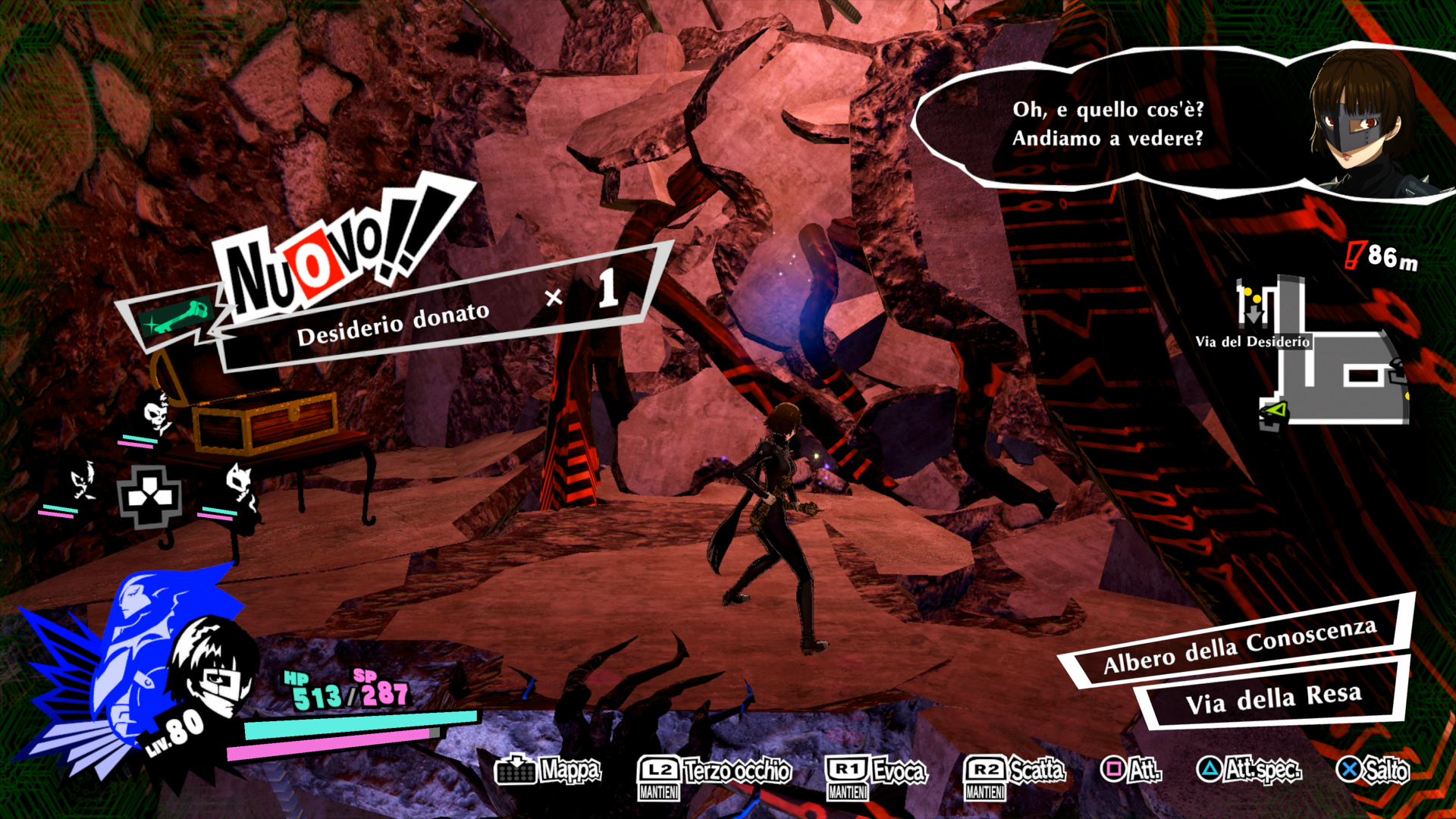Choose the winged mask party member icon
The image size is (1456, 819).
pos(82,482)
